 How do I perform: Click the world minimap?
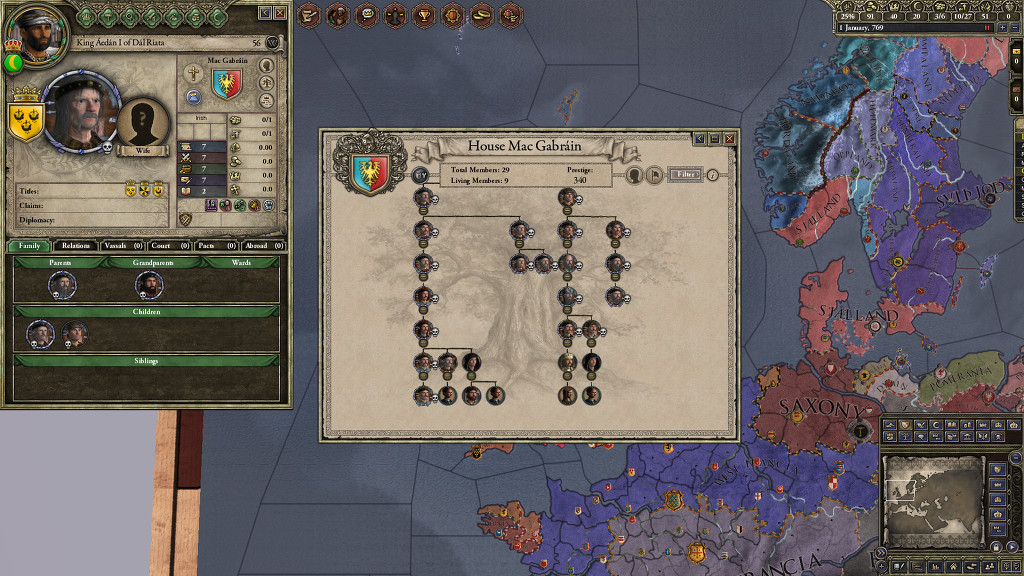(x=932, y=490)
